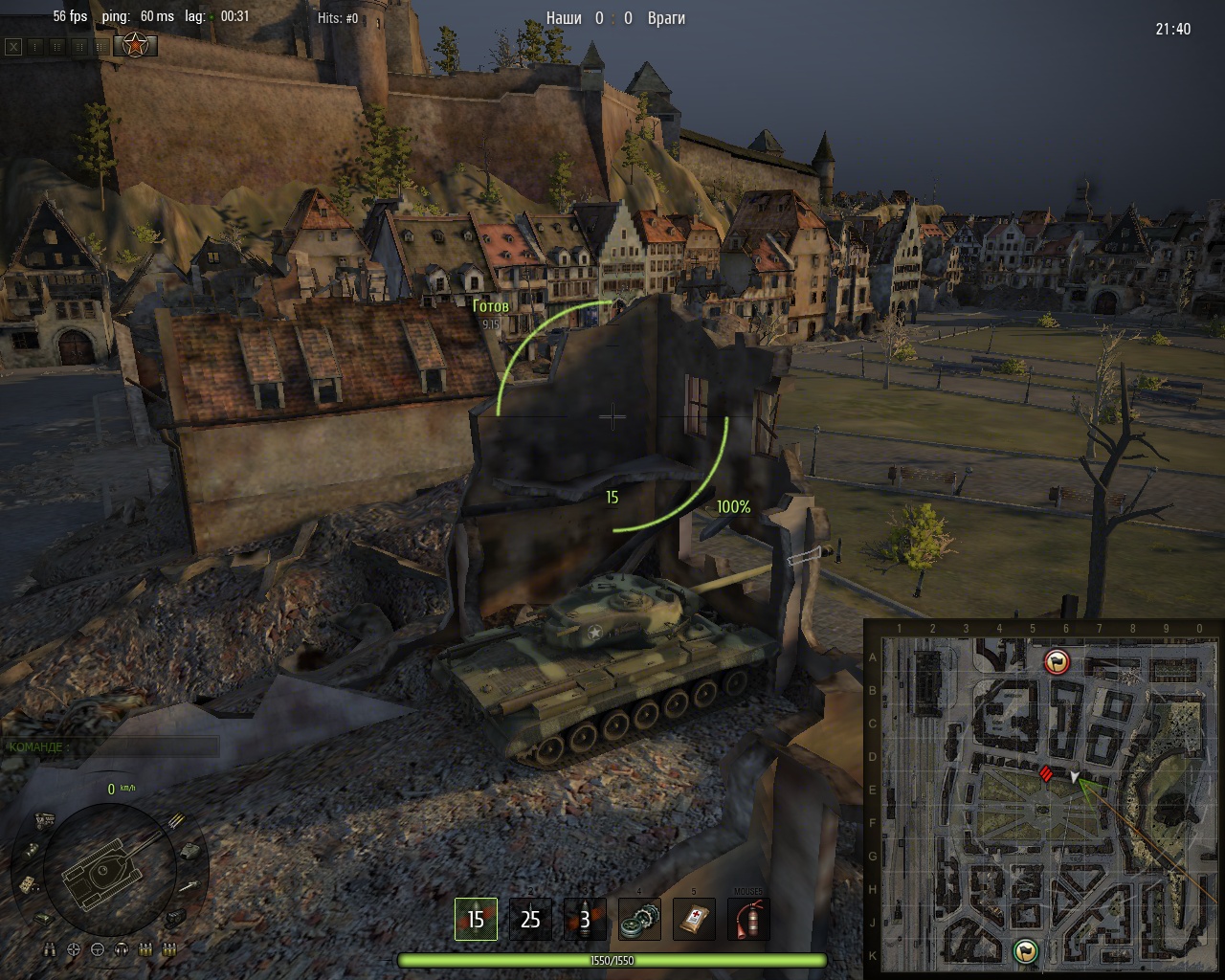
Task: Click the crosshair gunner icon
Action: [x=74, y=949]
